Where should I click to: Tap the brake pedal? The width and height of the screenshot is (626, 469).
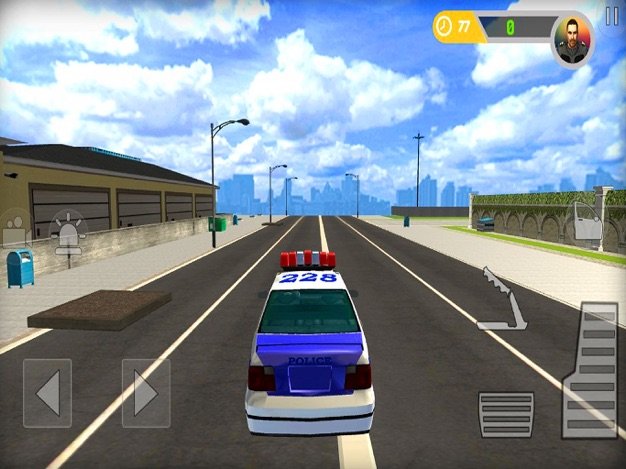tap(506, 413)
